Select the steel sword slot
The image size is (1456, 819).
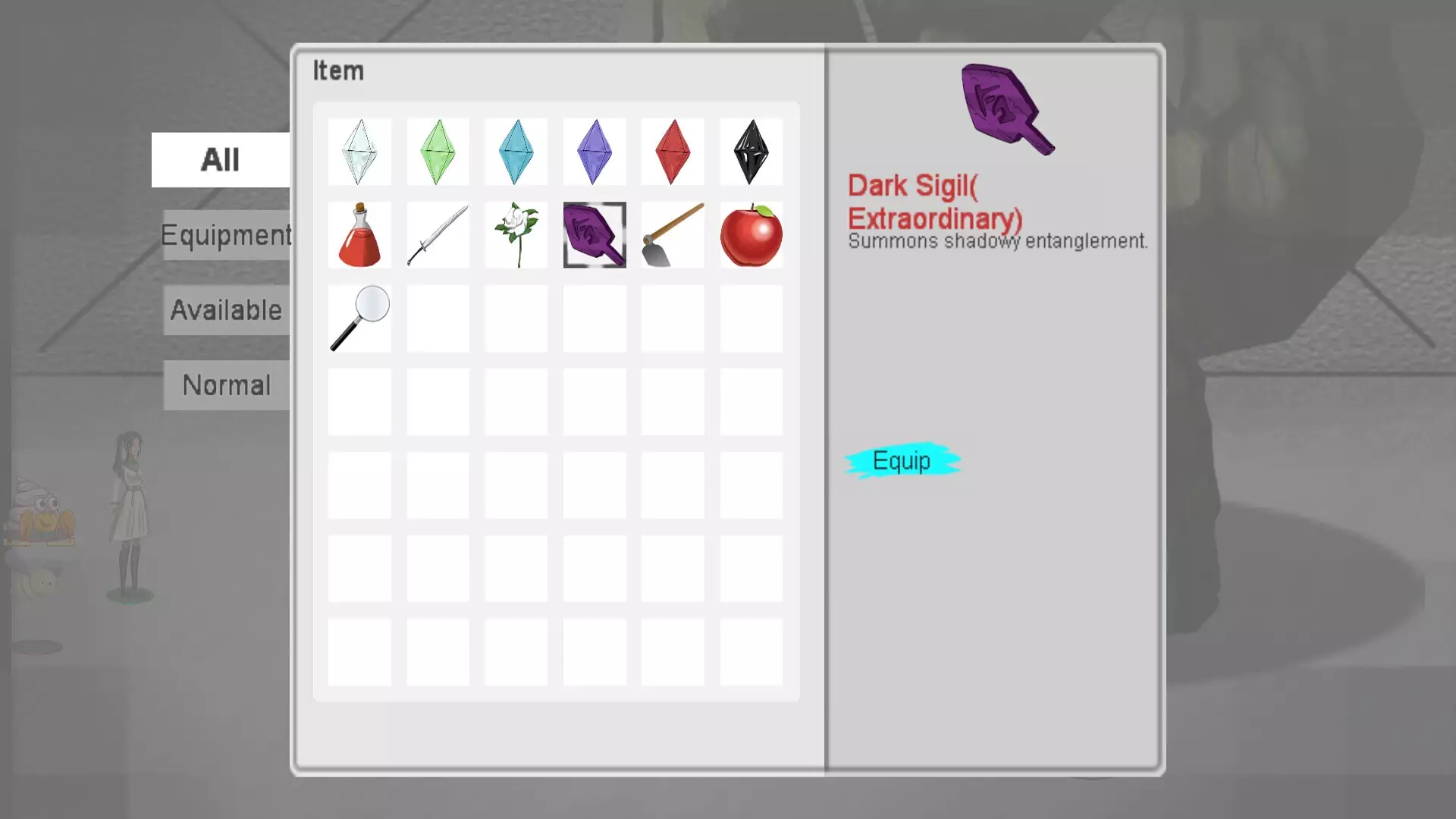coord(438,235)
